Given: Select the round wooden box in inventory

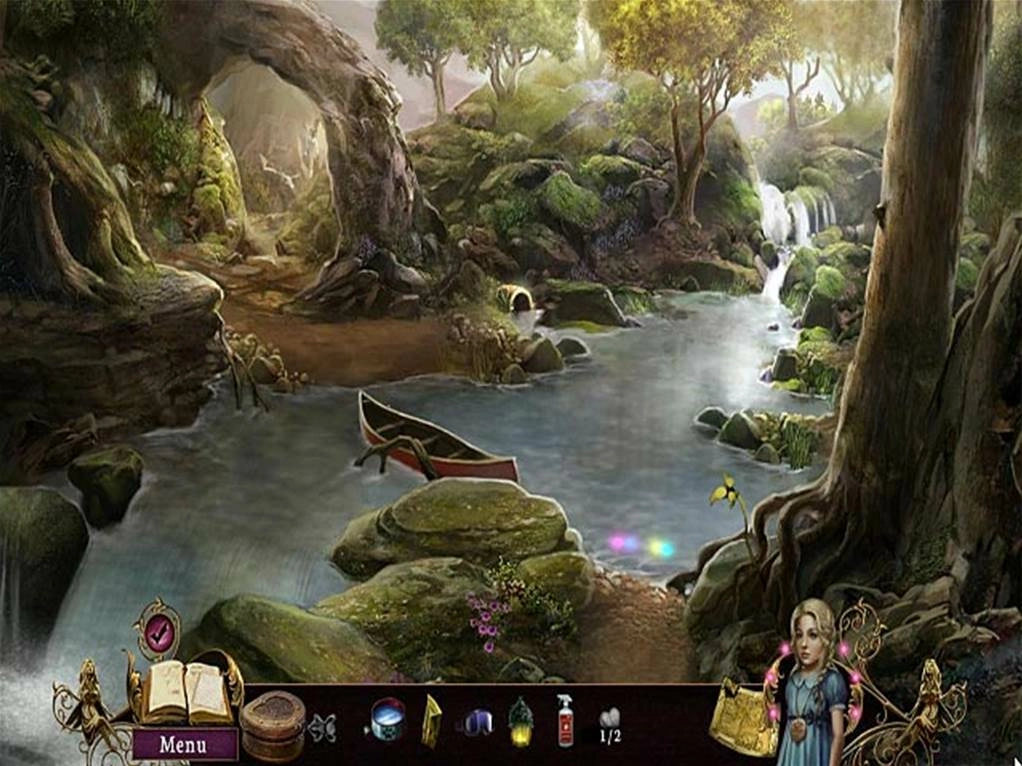Looking at the screenshot, I should [272, 724].
